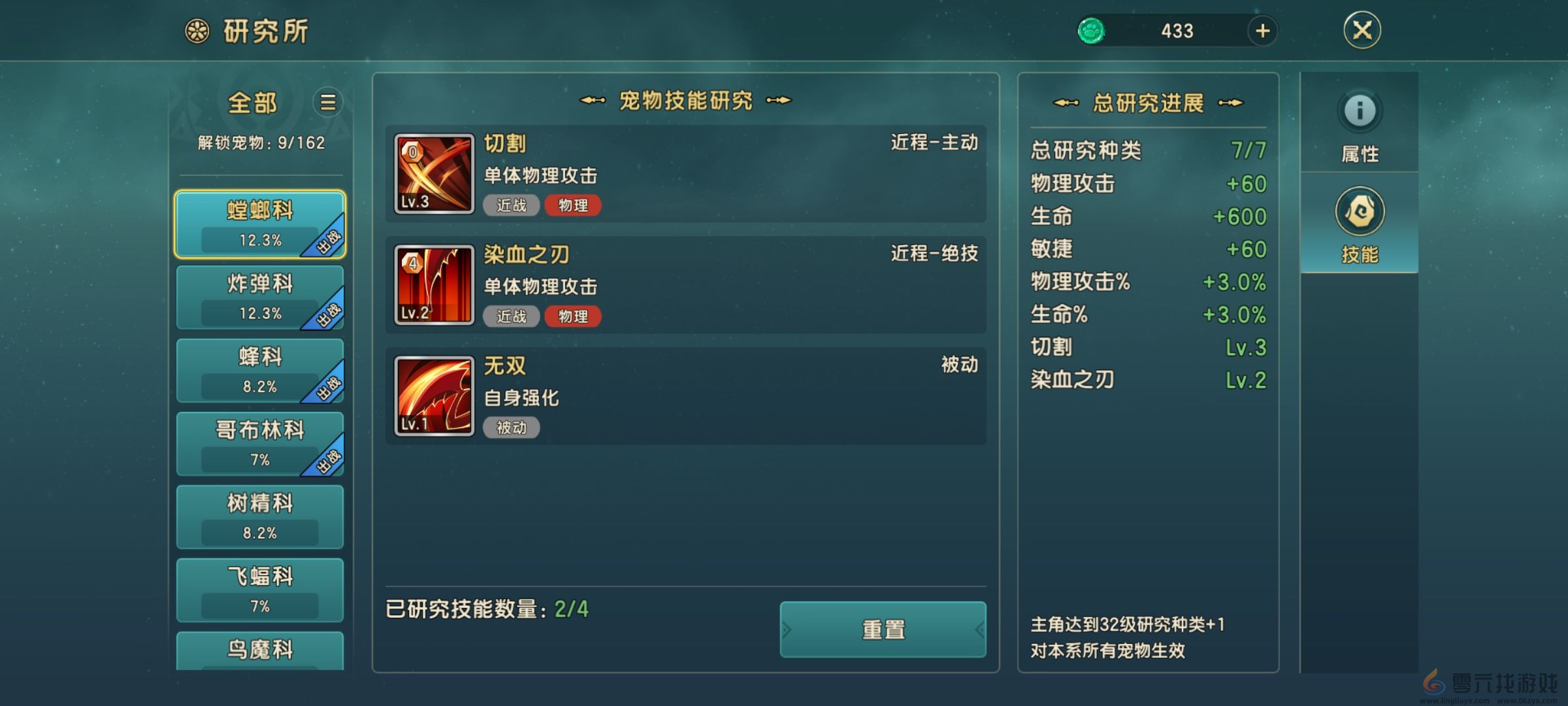Toggle the 出战 badge on 蜂科
1568x706 pixels.
329,387
